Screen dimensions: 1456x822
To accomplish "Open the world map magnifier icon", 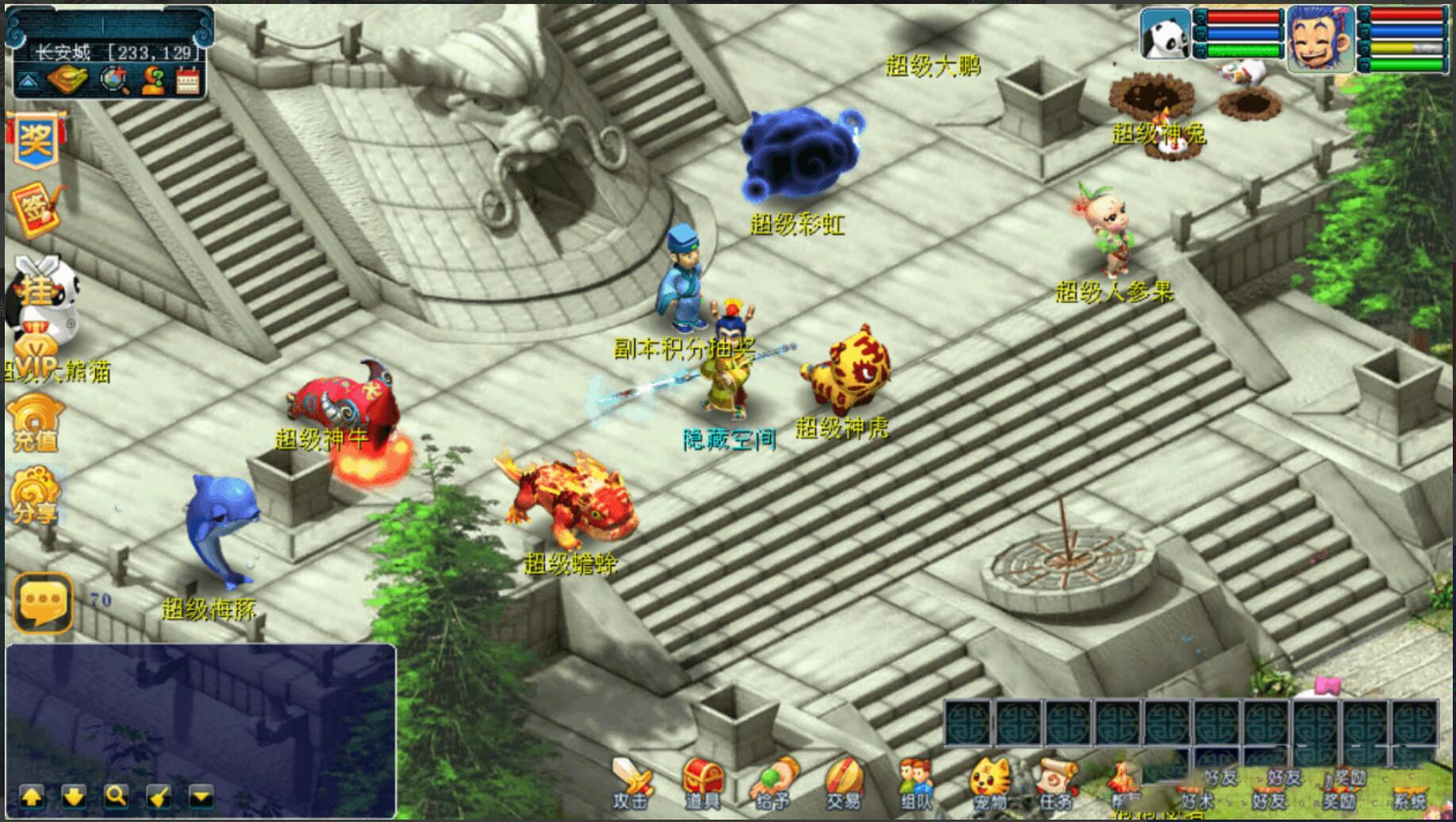I will click(113, 81).
